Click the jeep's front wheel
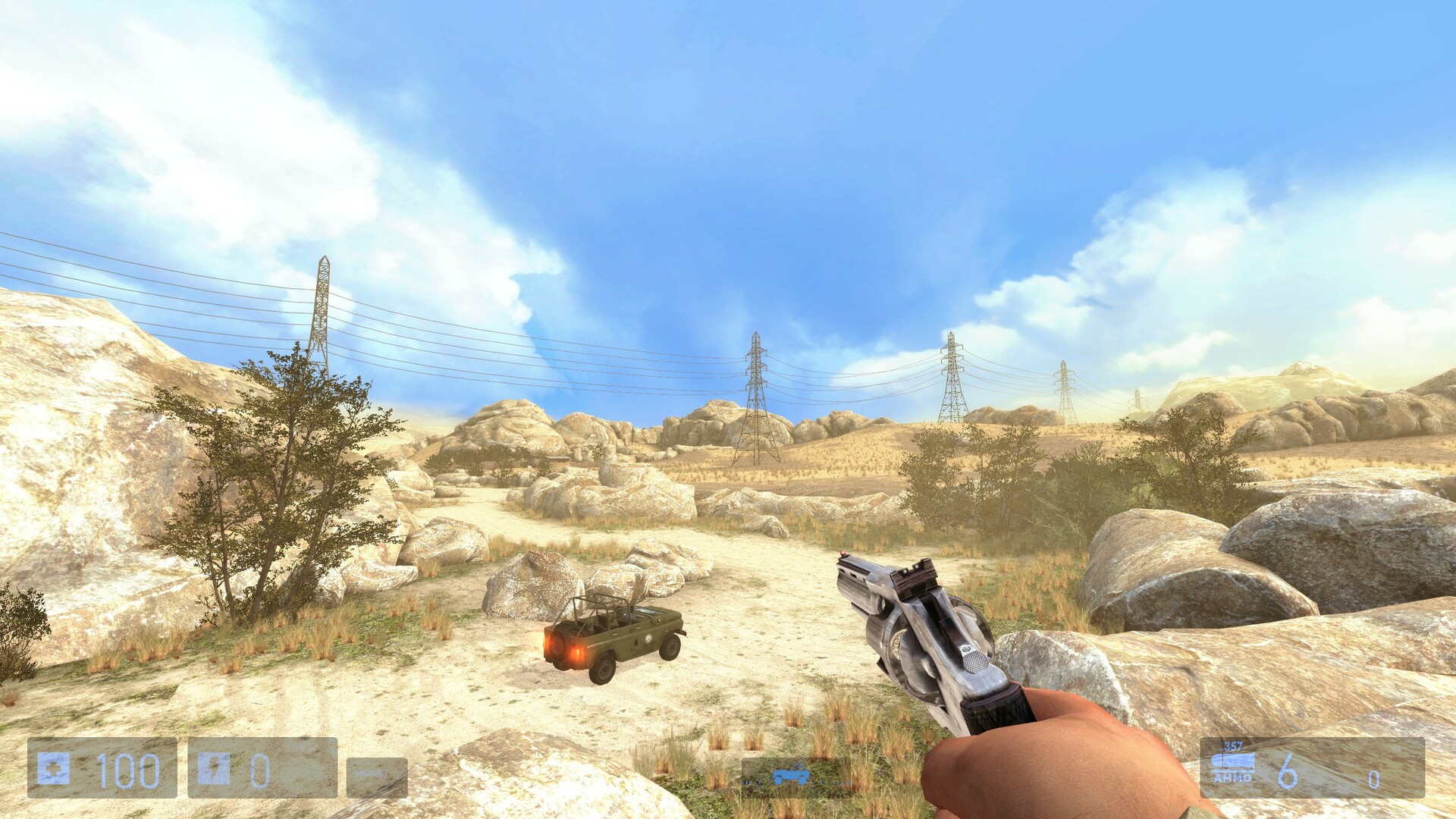1456x819 pixels. pyautogui.click(x=670, y=648)
